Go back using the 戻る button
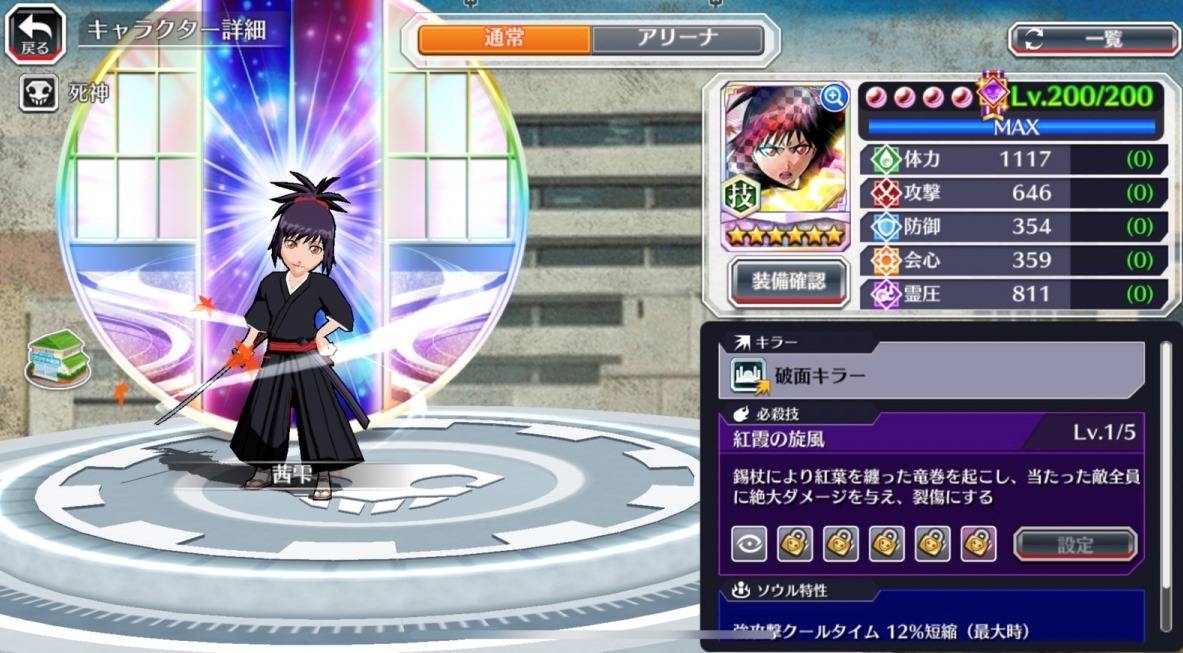This screenshot has height=653, width=1183. tap(34, 33)
